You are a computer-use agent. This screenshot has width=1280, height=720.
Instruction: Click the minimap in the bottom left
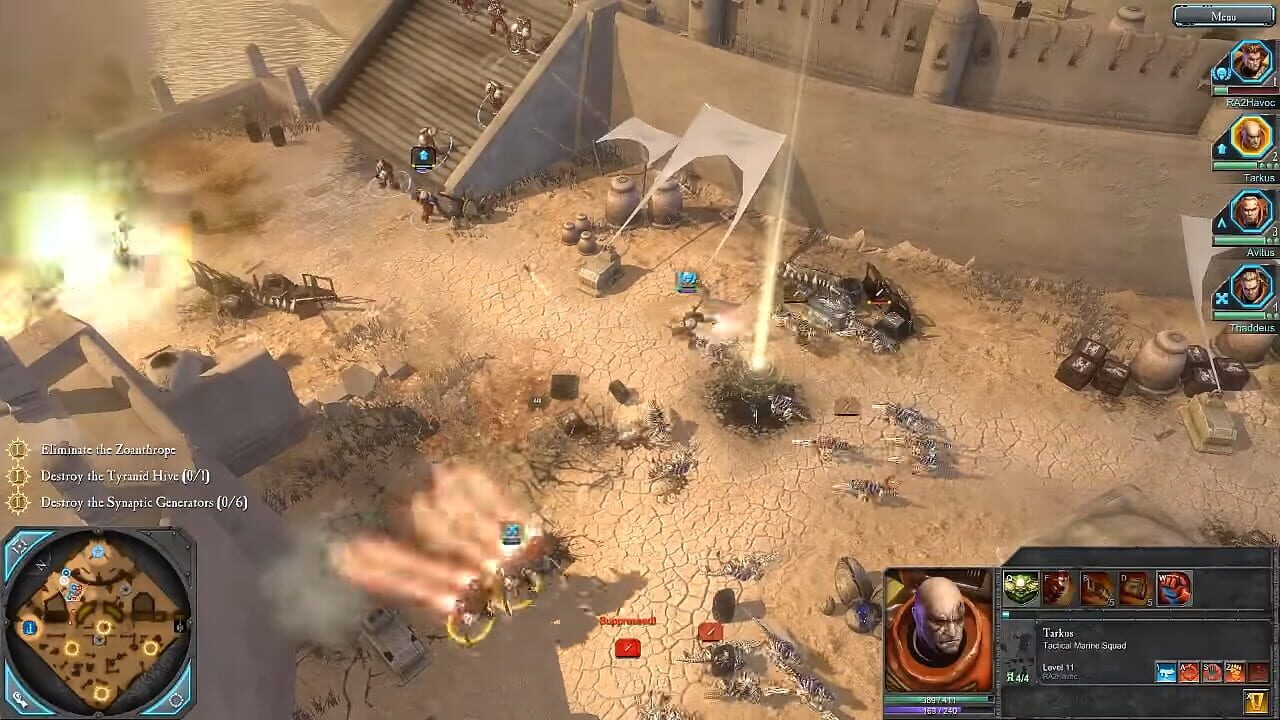(100, 625)
